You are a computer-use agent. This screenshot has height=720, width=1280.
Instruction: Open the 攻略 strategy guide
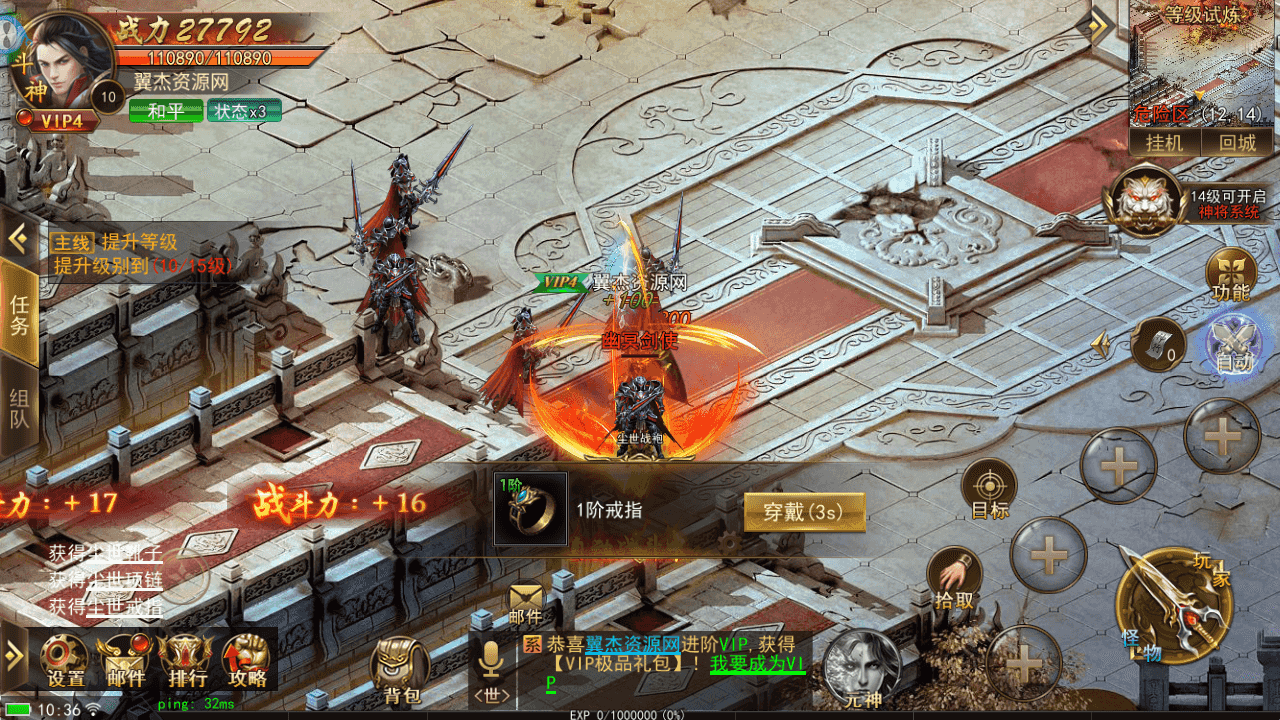click(x=246, y=661)
